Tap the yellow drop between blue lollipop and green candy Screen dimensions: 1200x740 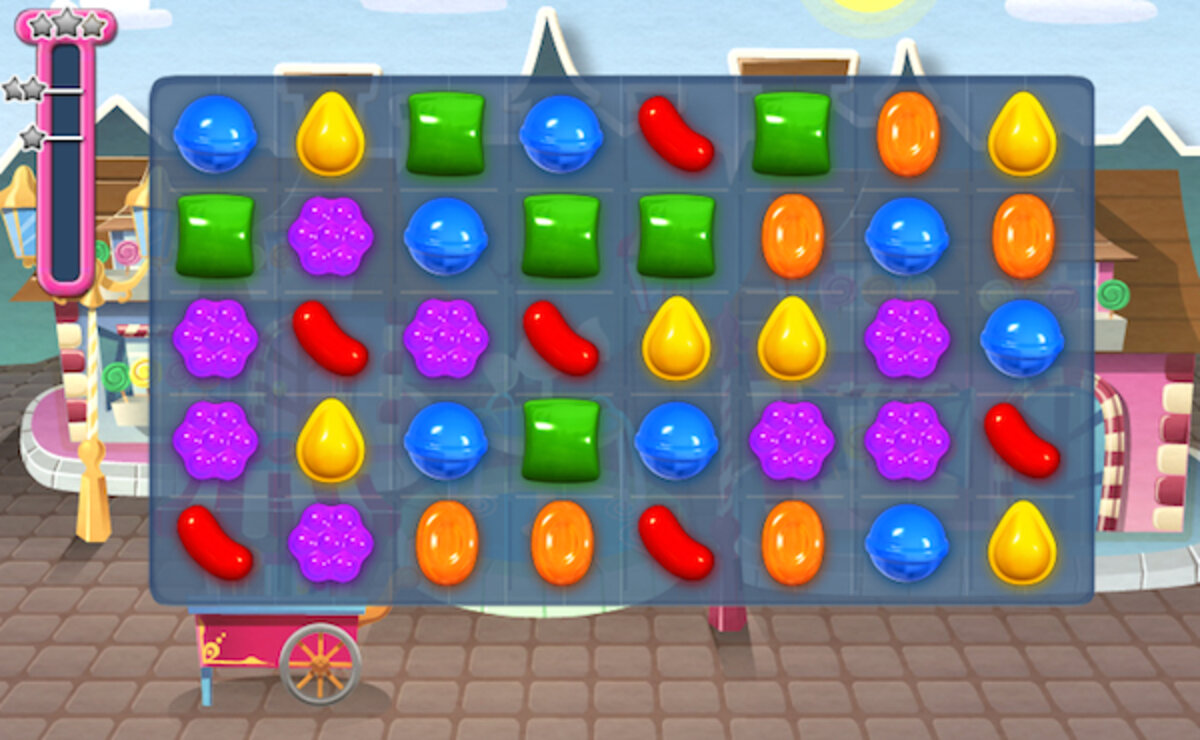coord(330,133)
